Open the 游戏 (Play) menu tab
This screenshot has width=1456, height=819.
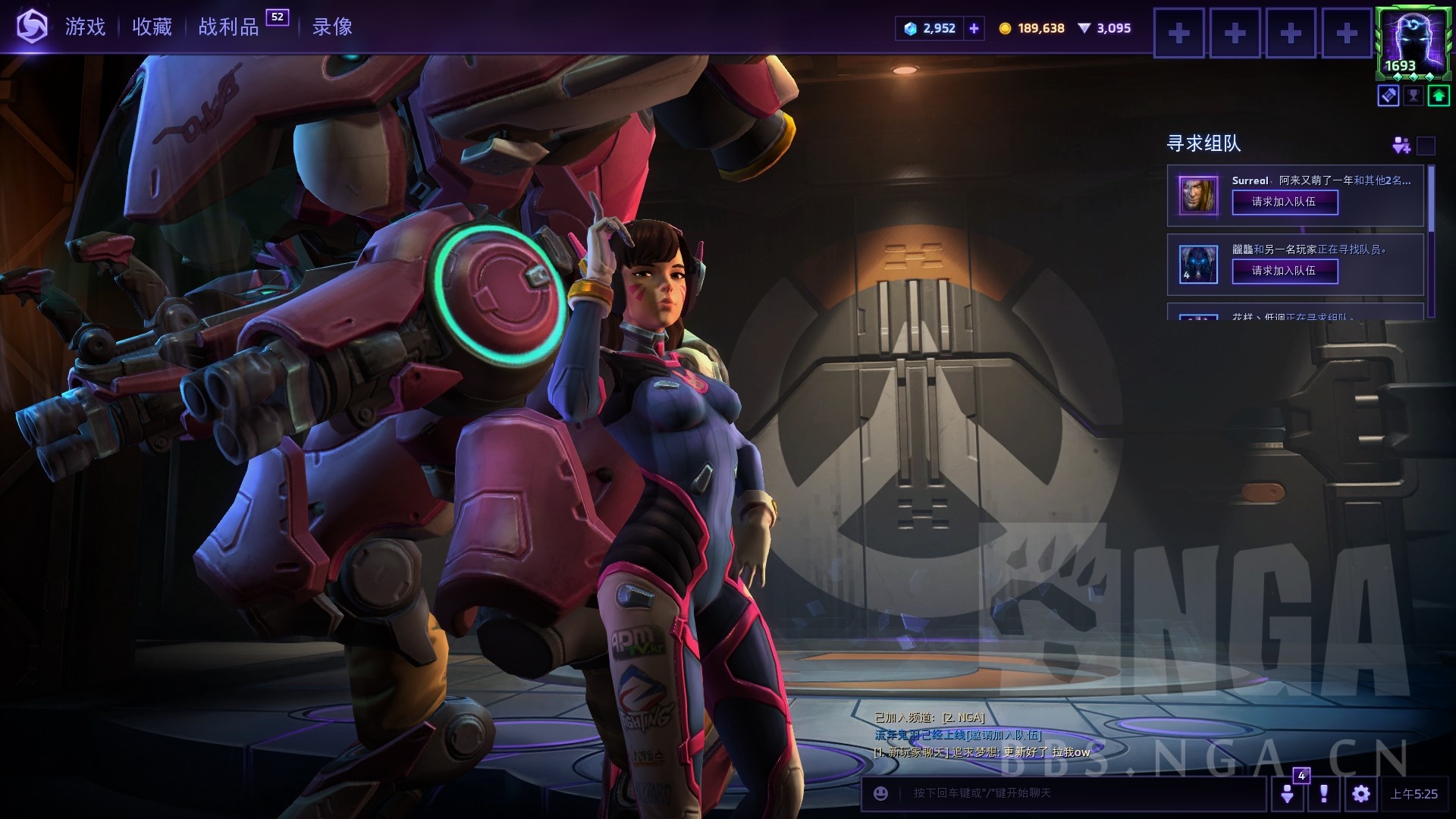point(85,27)
